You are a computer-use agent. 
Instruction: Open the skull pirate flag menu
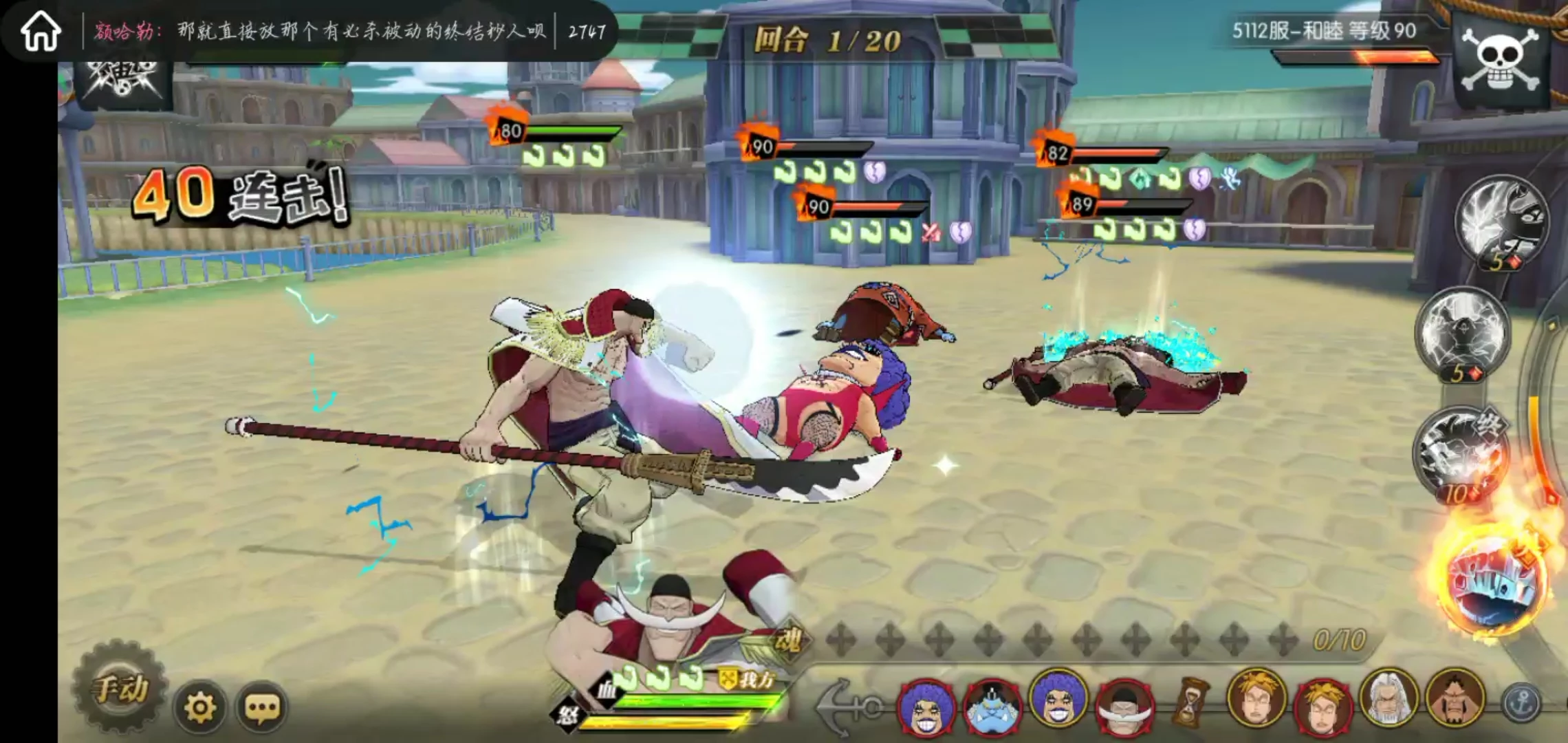pos(1501,61)
